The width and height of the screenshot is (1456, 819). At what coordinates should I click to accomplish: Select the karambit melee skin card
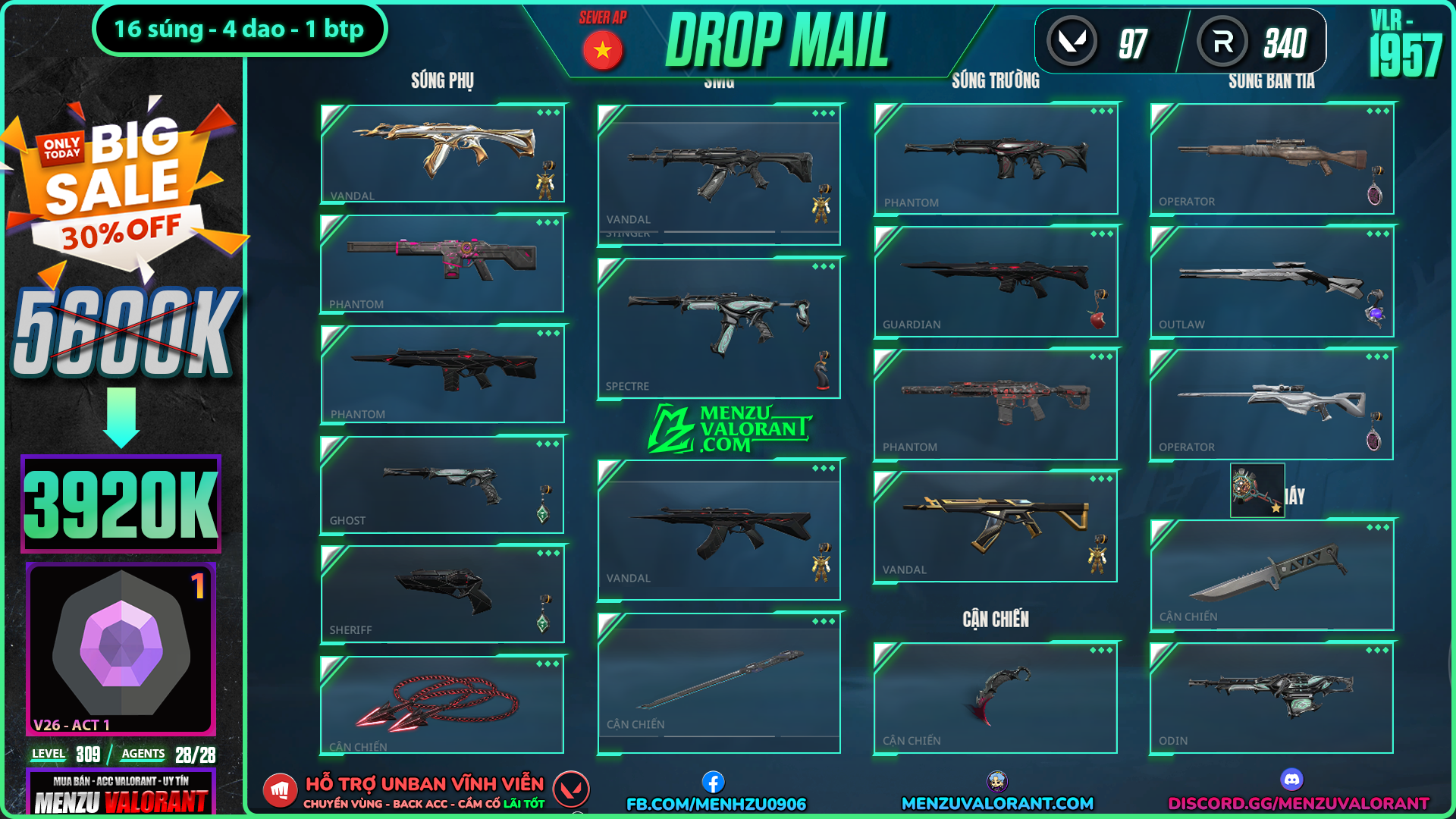[x=996, y=698]
